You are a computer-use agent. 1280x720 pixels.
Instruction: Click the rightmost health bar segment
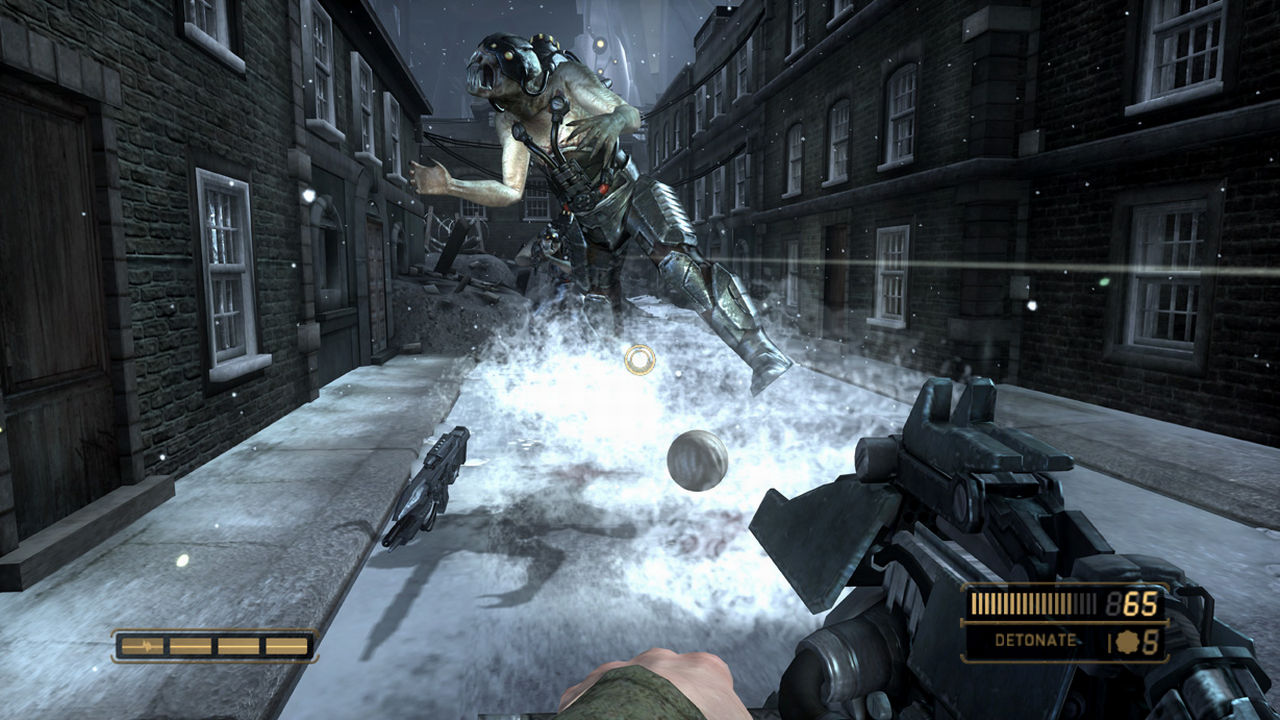pos(287,646)
